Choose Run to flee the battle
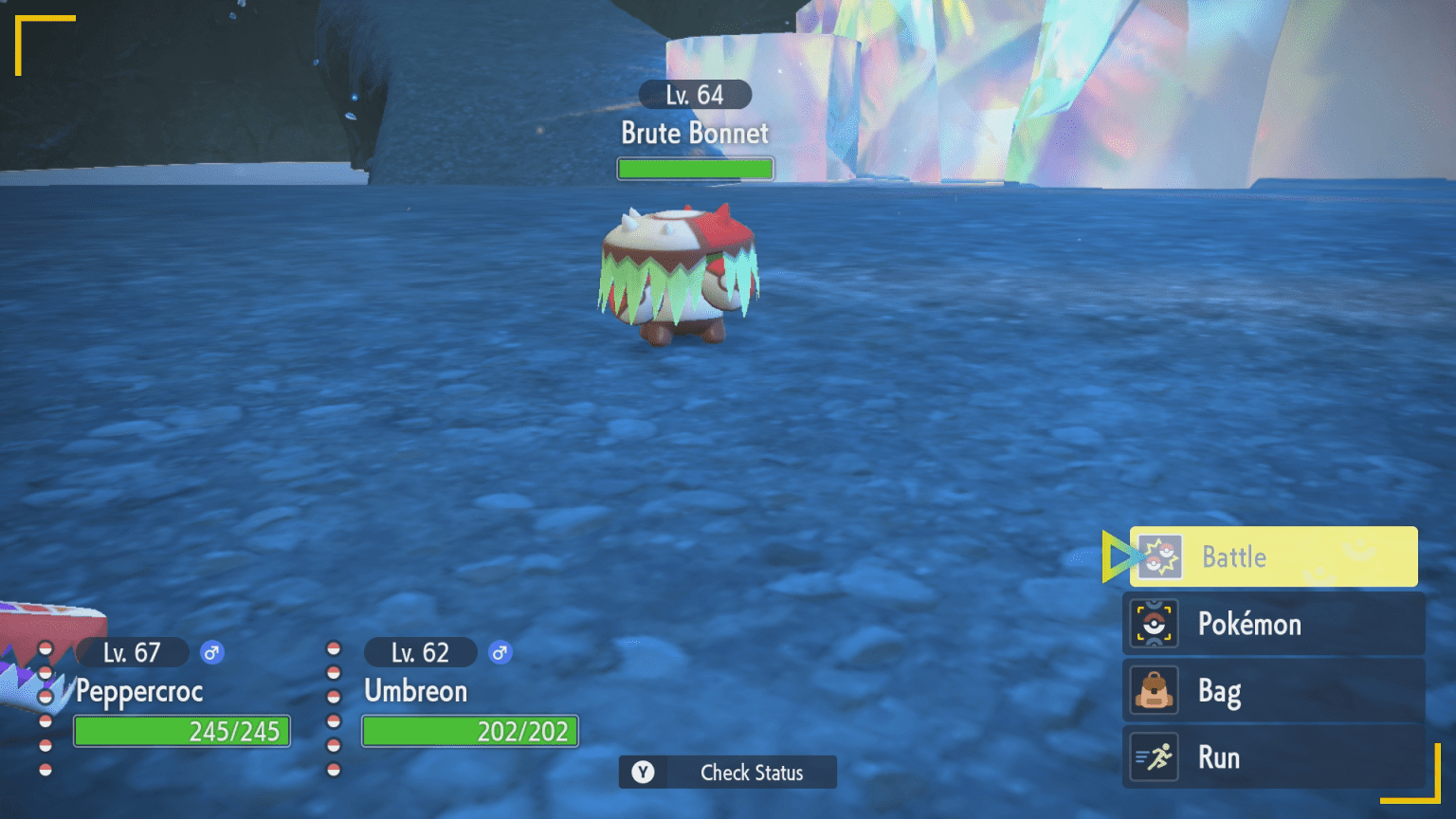 click(x=1272, y=757)
